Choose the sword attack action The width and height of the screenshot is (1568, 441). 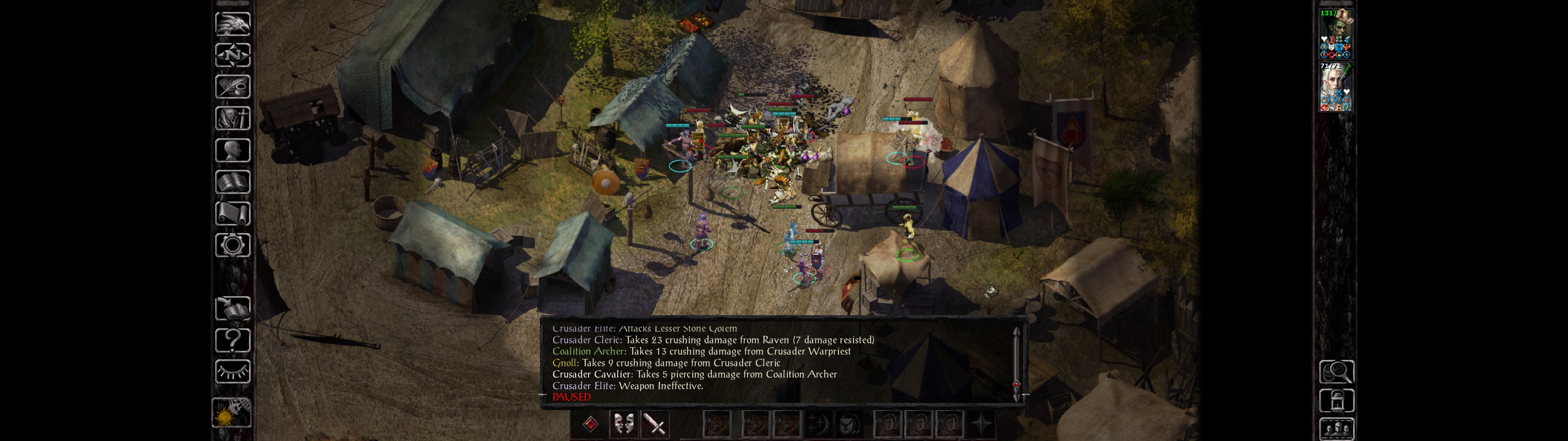[x=655, y=424]
